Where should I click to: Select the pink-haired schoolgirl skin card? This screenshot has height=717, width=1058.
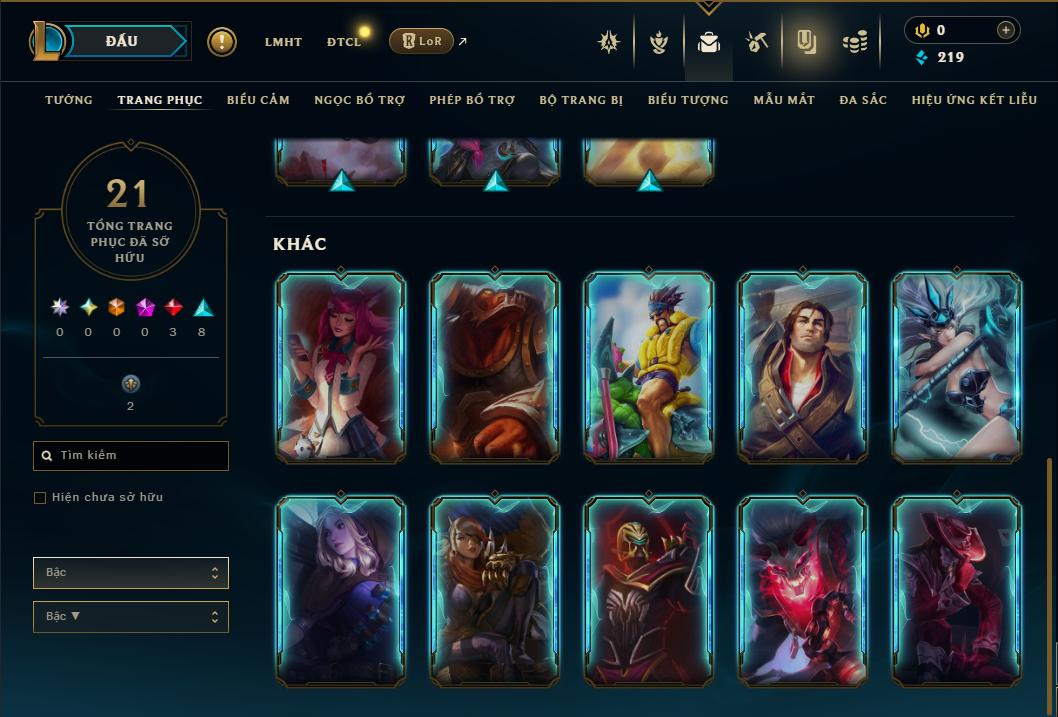coord(341,368)
